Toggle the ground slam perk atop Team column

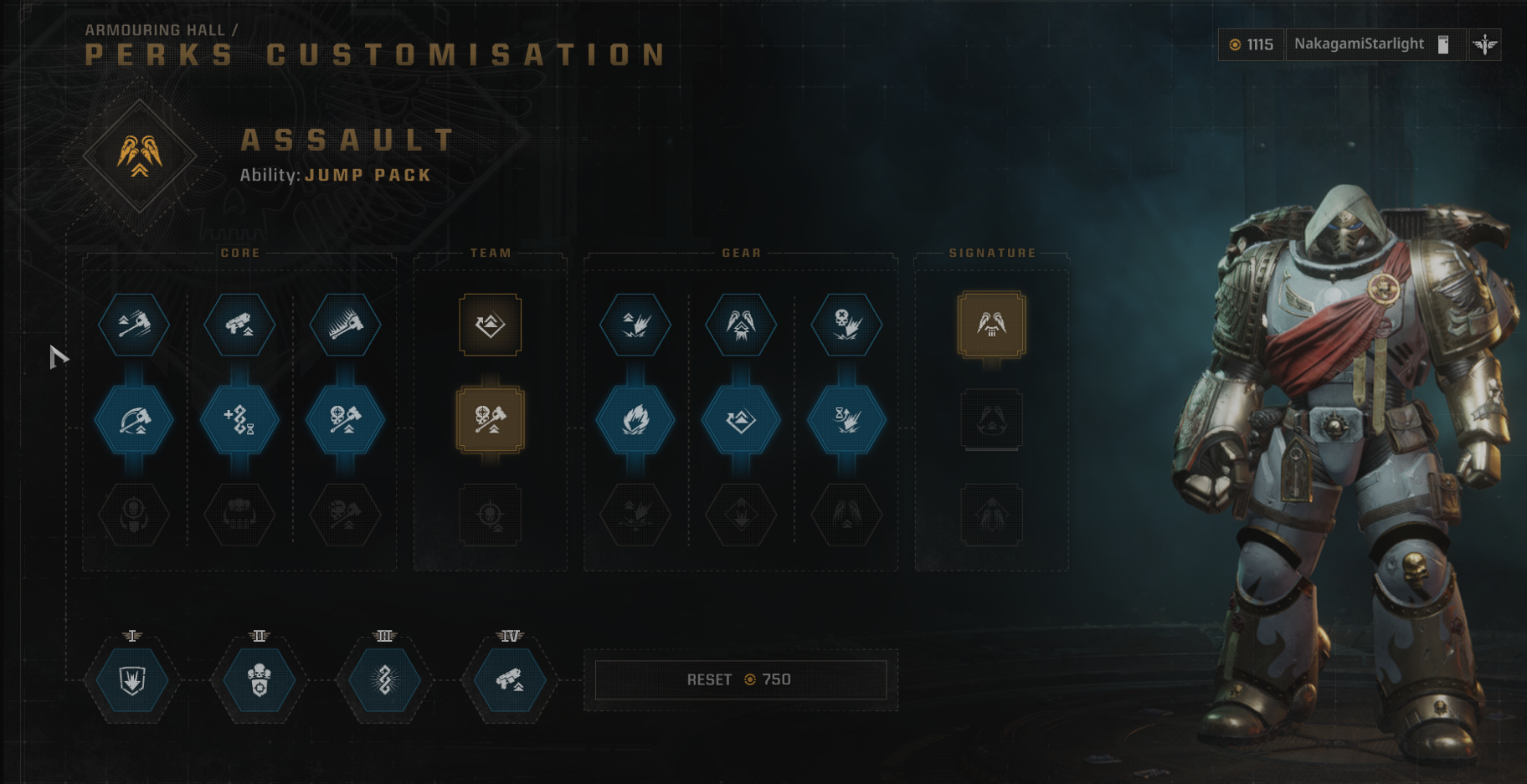pos(490,326)
